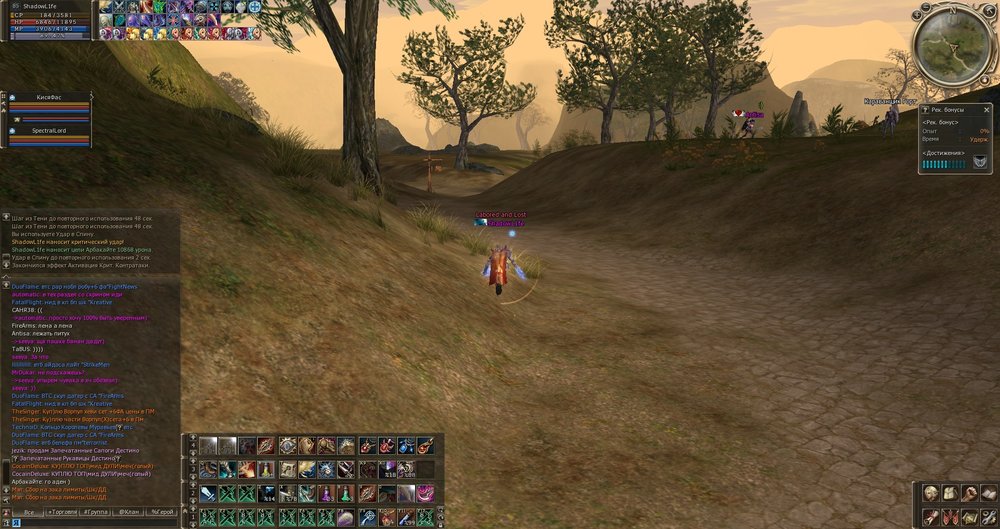Switch chat to the @Клан tab

[129, 511]
